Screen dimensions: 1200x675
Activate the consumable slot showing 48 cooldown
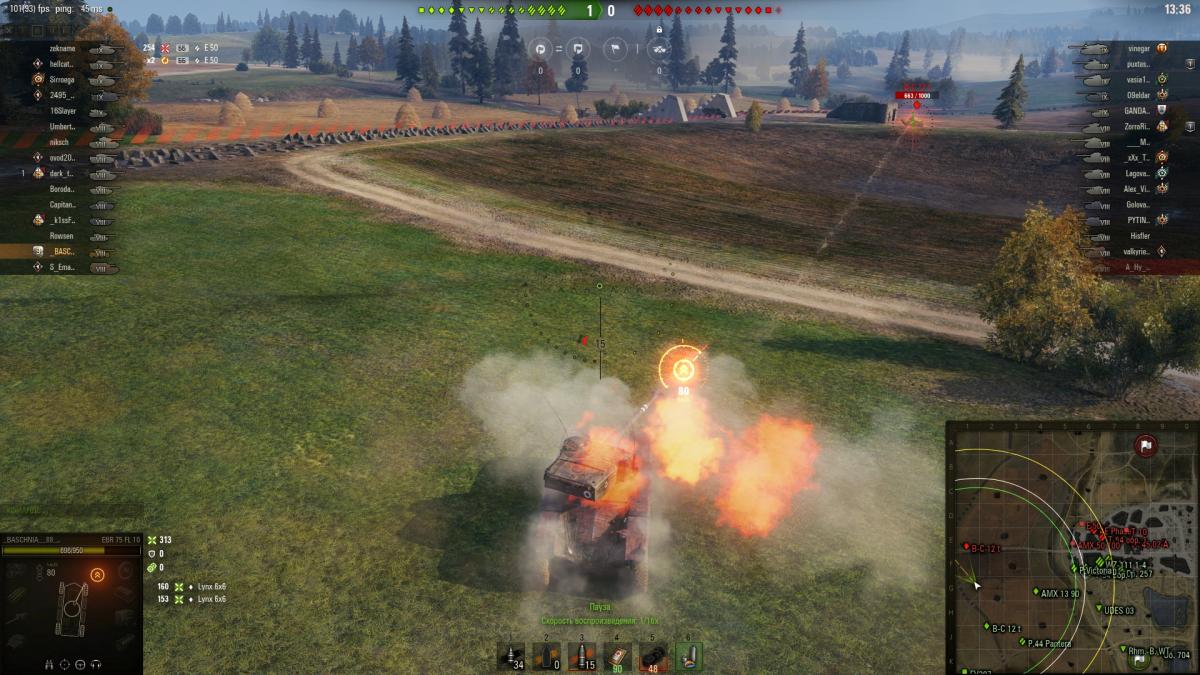(652, 657)
